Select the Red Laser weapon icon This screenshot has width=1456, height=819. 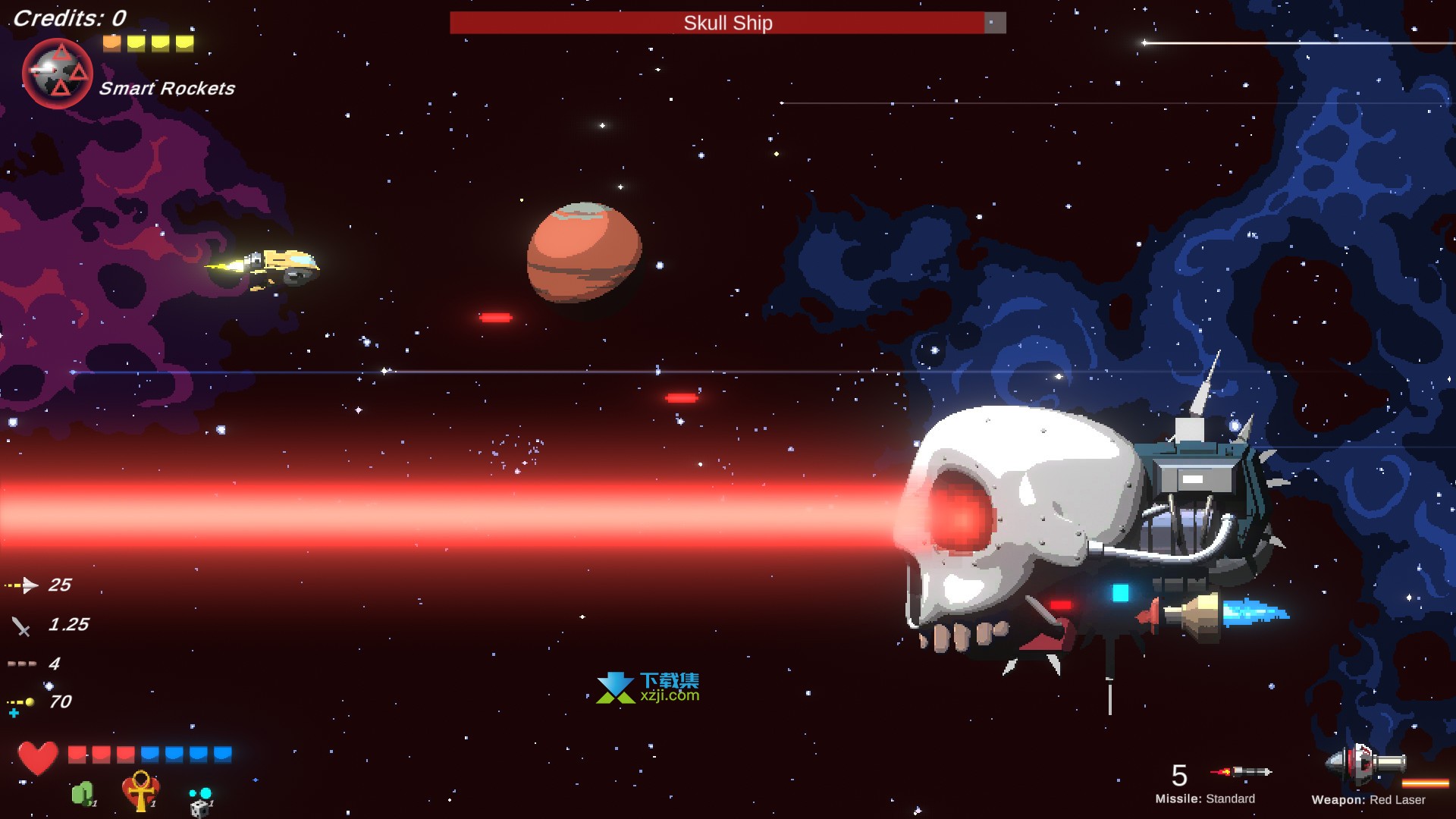[x=1365, y=763]
